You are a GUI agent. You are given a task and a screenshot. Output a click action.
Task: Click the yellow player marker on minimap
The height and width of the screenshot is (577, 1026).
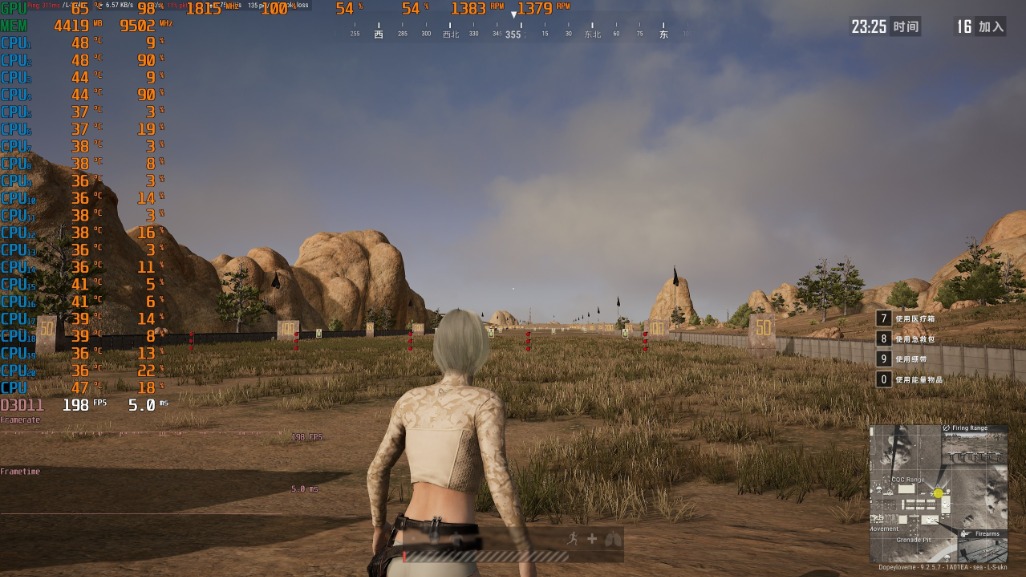[938, 494]
